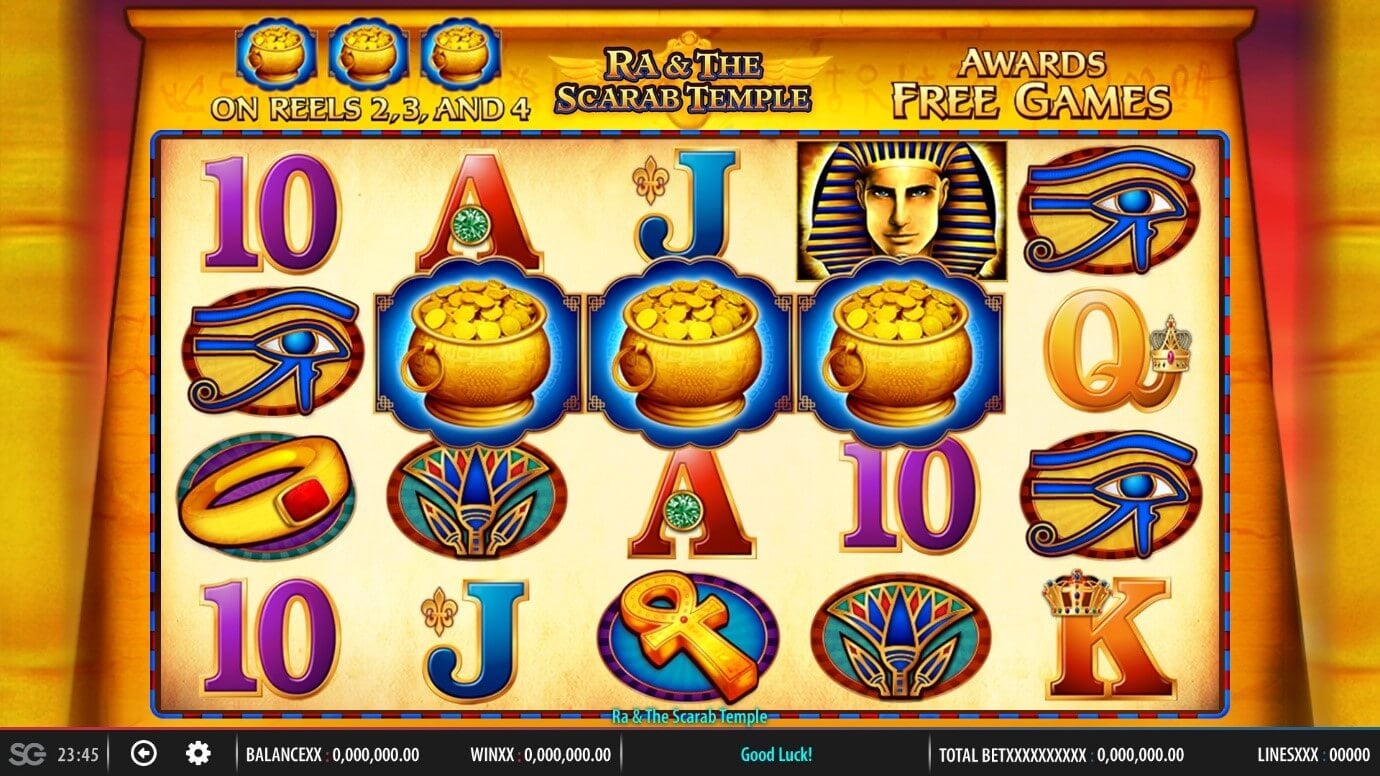Click the back arrow button on bottom bar

click(146, 751)
